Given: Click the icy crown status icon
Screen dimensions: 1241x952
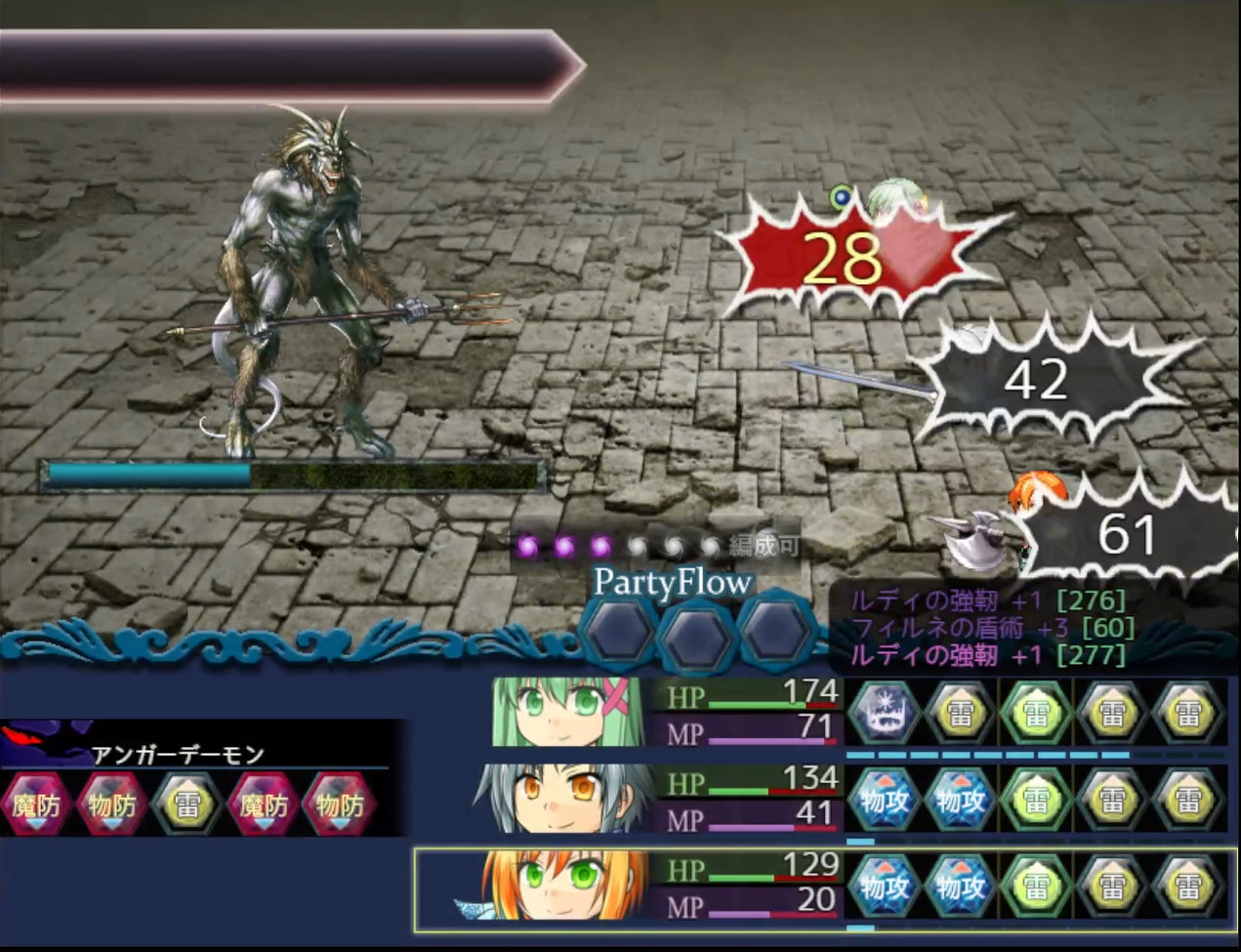Looking at the screenshot, I should point(885,713).
